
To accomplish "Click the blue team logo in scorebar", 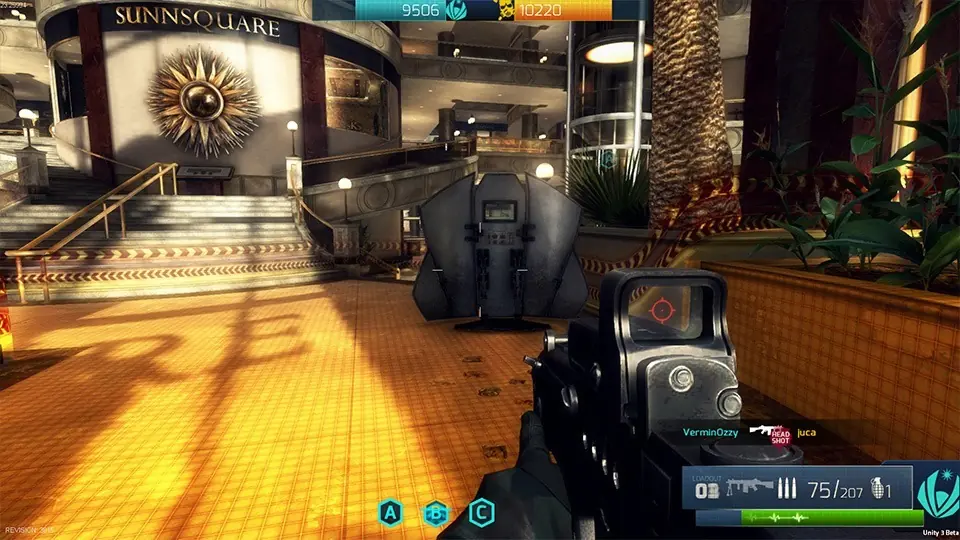I will point(457,10).
